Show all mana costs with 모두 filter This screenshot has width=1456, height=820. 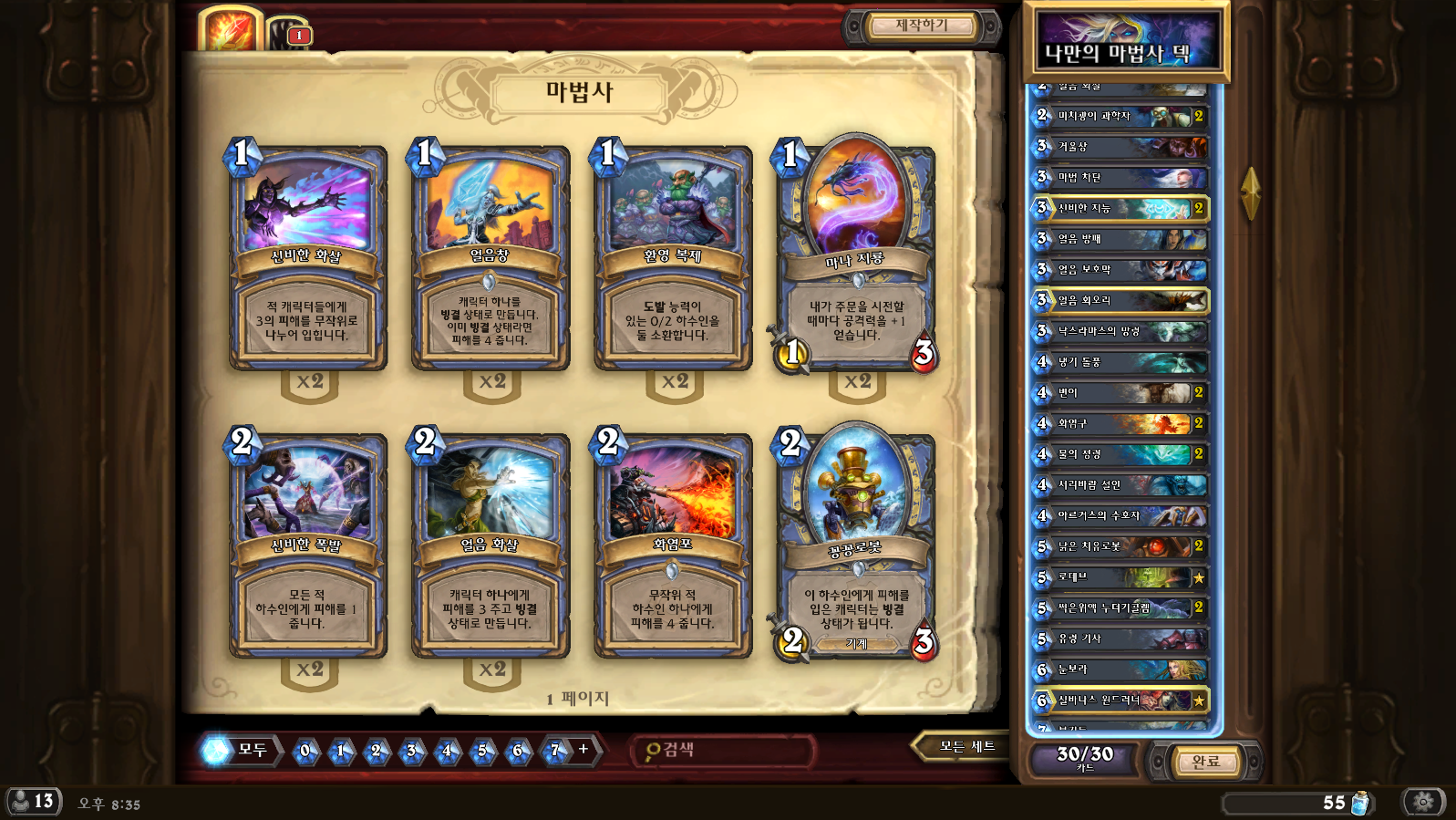pos(239,751)
